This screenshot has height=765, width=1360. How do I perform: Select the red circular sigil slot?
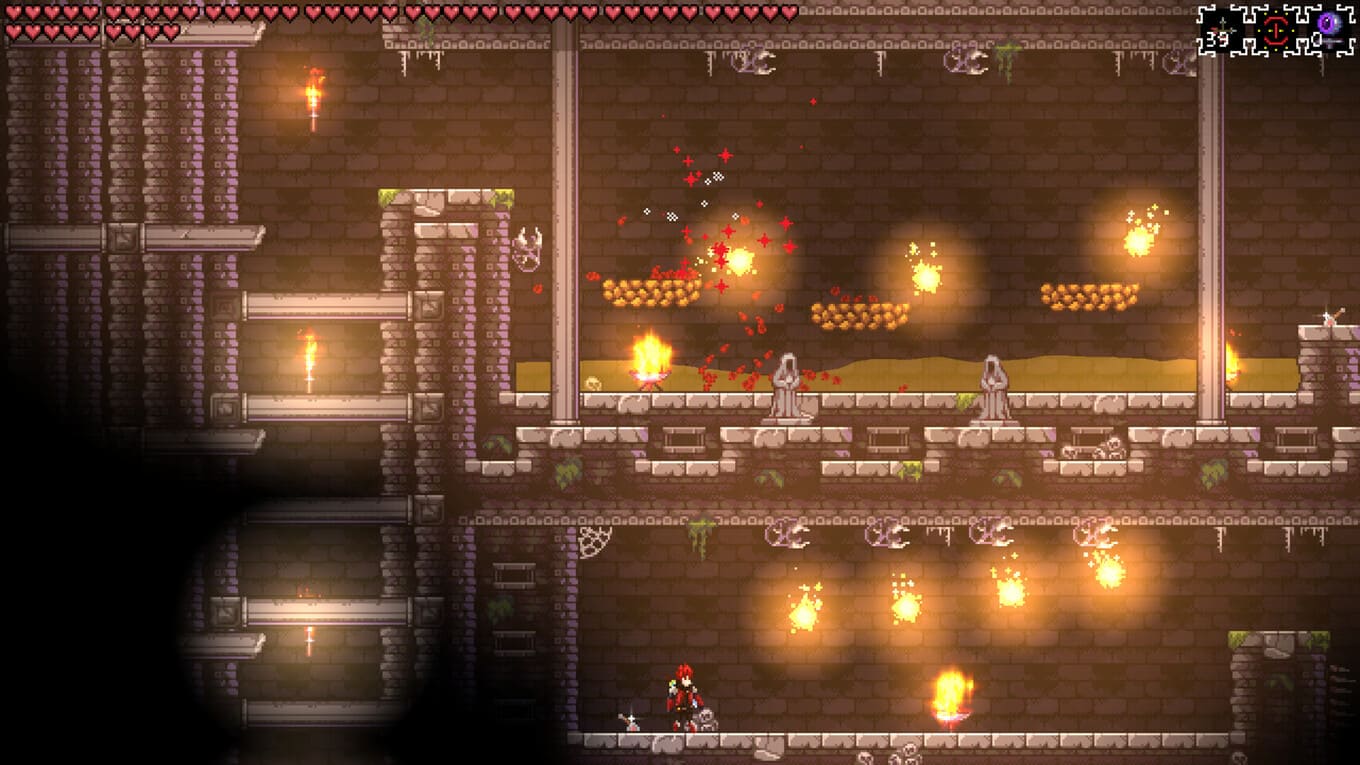coord(1275,31)
